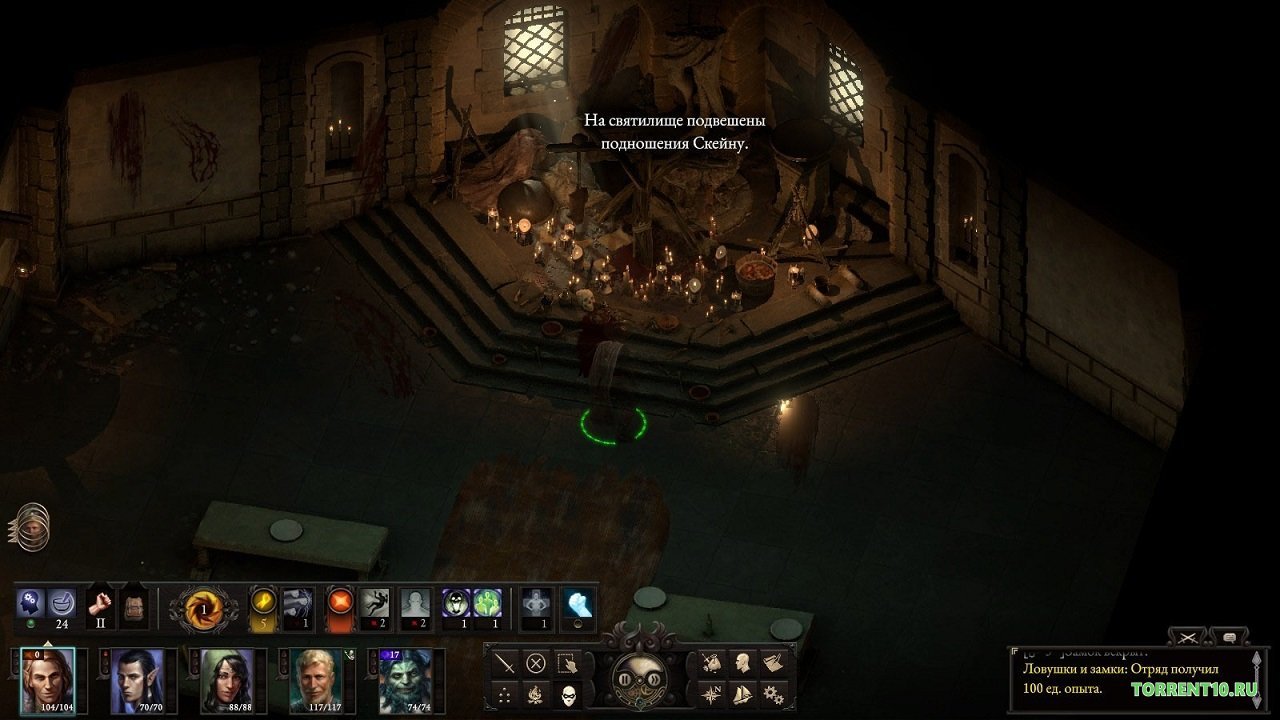Open camping menu via the campfire icon
The width and height of the screenshot is (1280, 720).
[538, 694]
